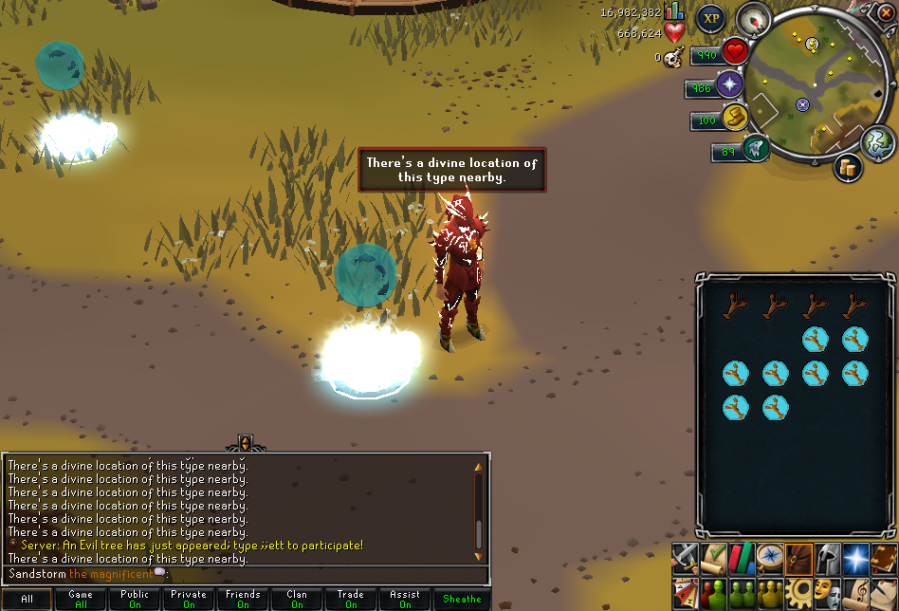Open the money pouch coins icon
The image size is (899, 611).
tap(849, 167)
